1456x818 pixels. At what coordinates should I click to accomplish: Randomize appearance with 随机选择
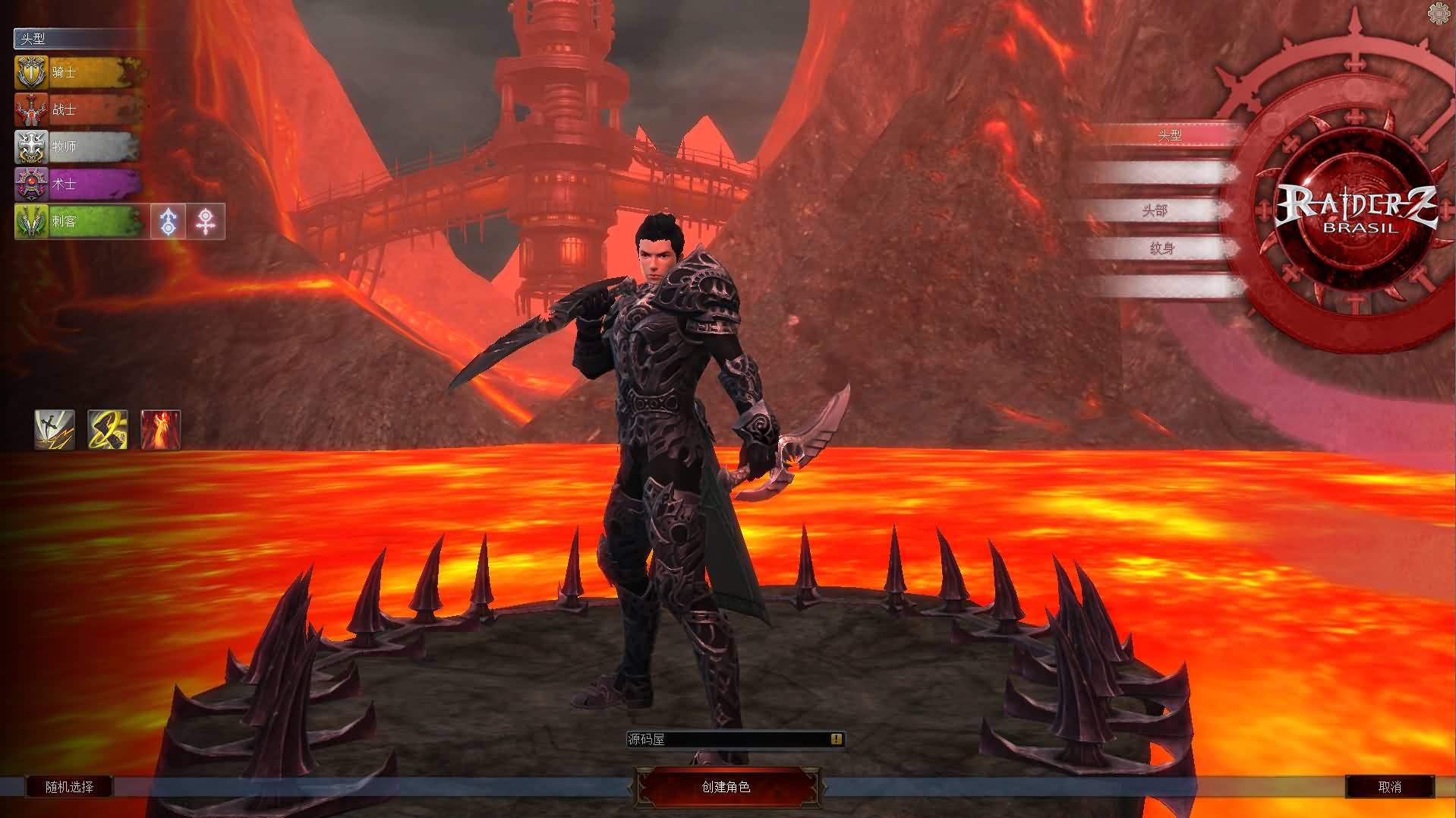coord(69,787)
